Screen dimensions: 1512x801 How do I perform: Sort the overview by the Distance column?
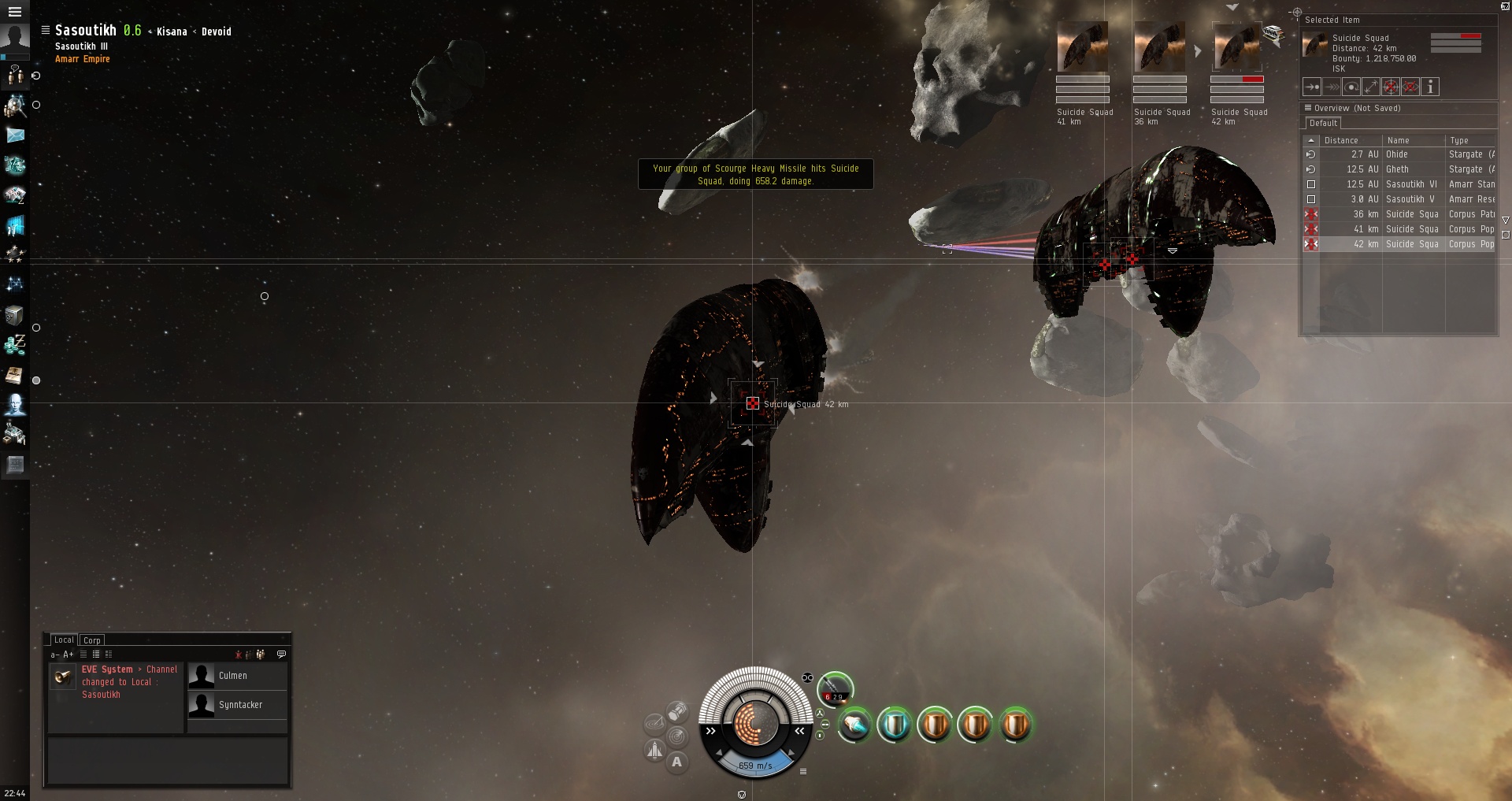(1341, 140)
